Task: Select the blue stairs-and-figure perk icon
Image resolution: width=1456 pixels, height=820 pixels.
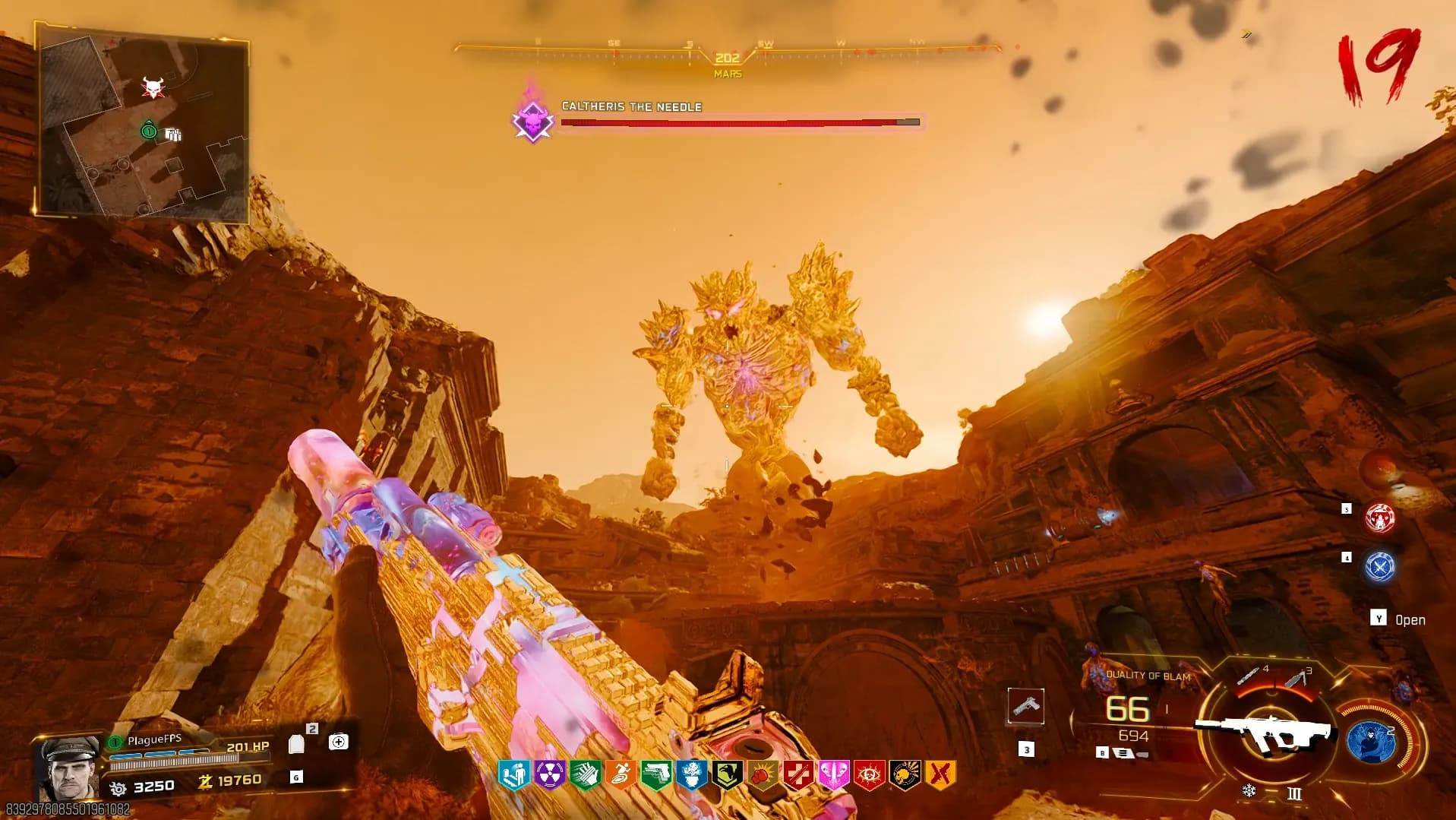Action: pyautogui.click(x=513, y=774)
